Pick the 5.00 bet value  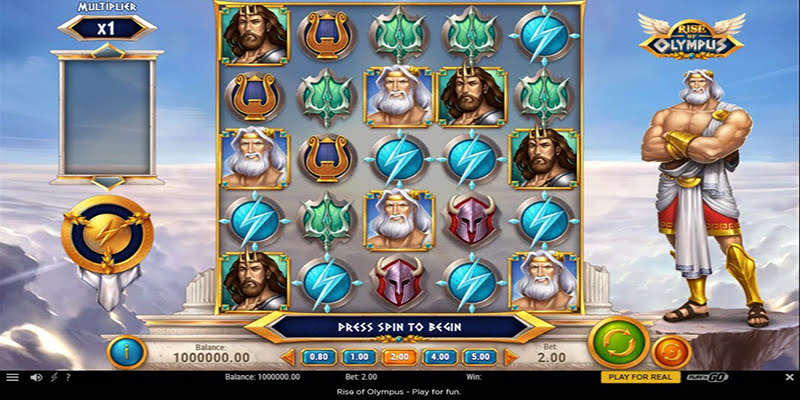click(480, 356)
